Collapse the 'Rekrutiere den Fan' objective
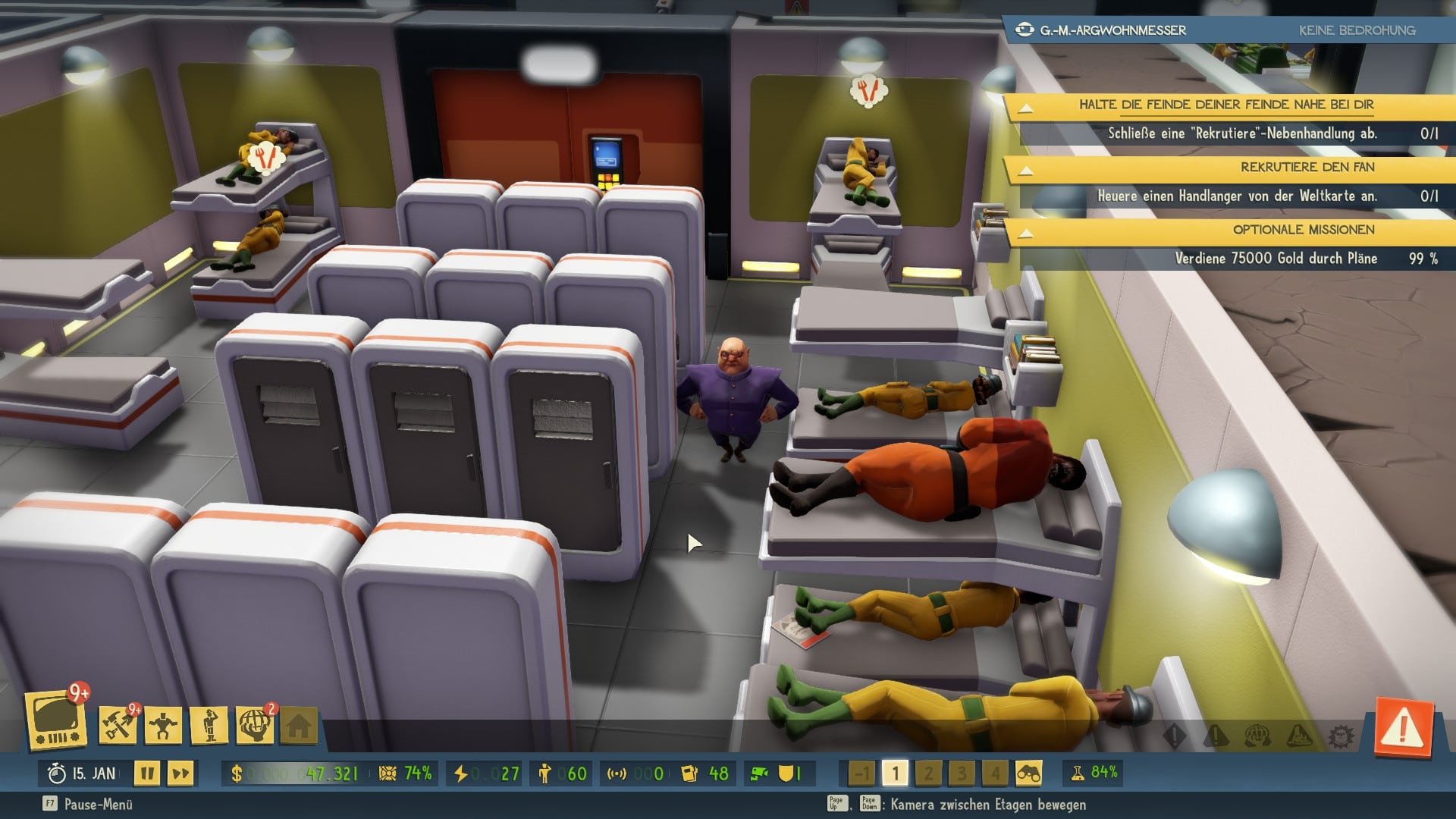1456x819 pixels. [x=1025, y=170]
